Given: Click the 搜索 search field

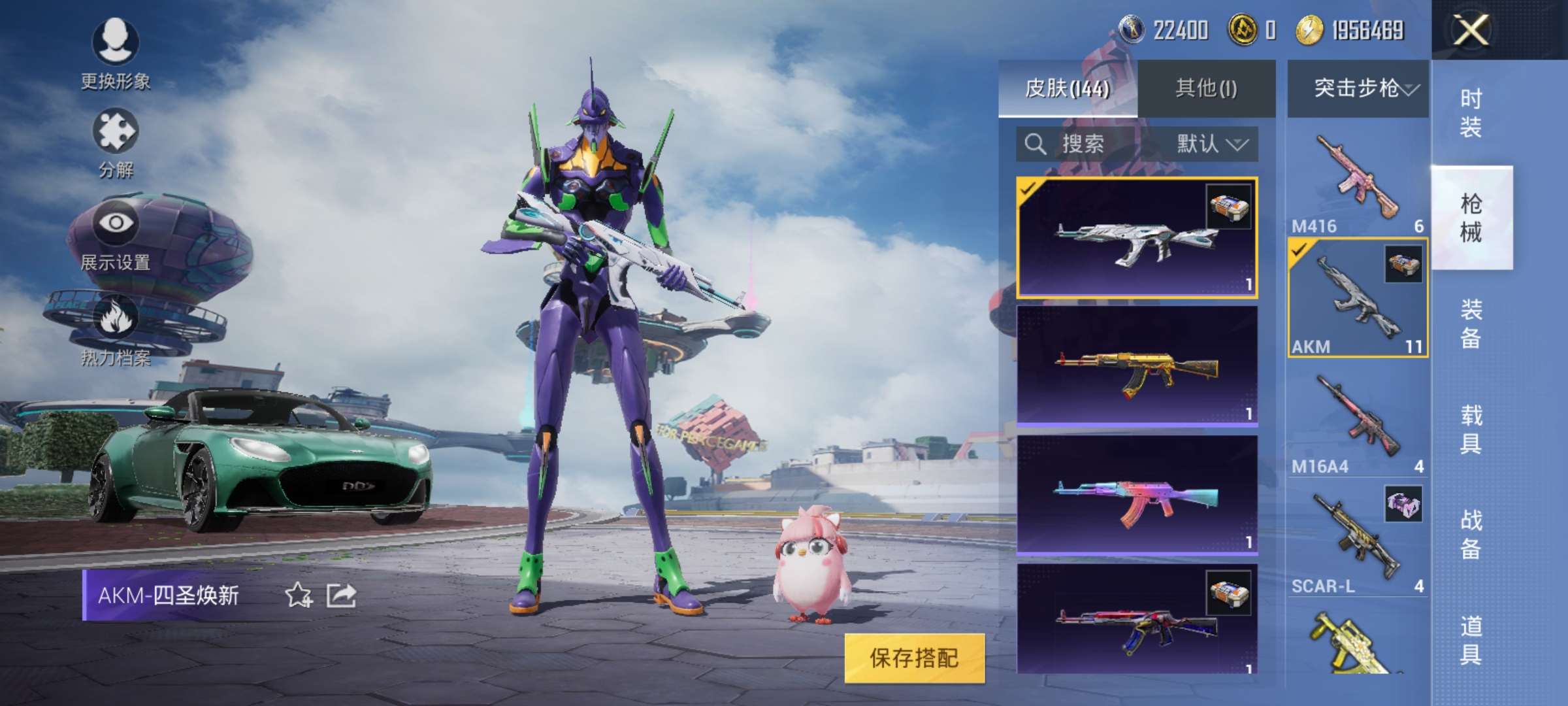Looking at the screenshot, I should (1085, 144).
